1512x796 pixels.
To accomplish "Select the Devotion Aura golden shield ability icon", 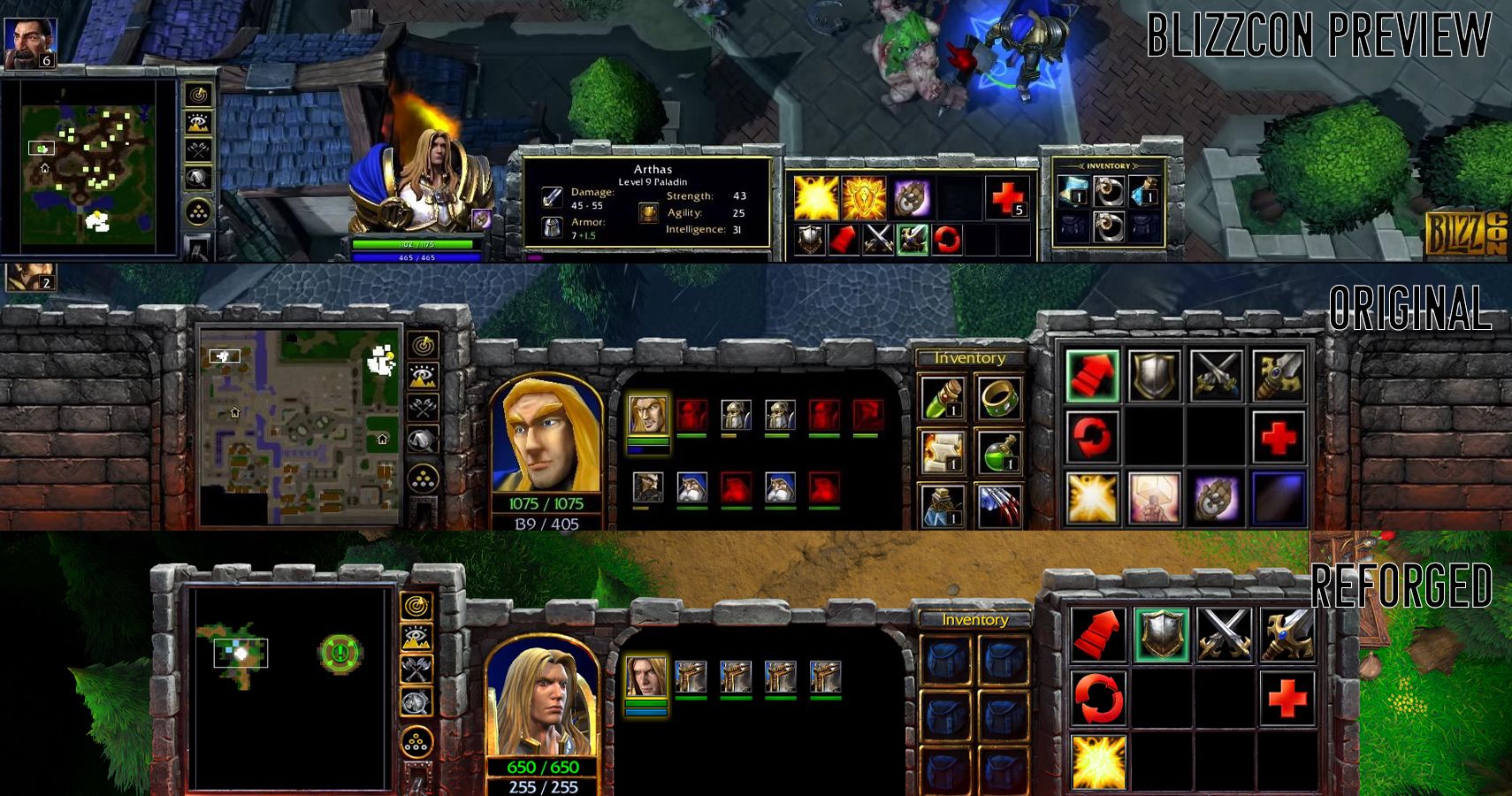I will [865, 198].
